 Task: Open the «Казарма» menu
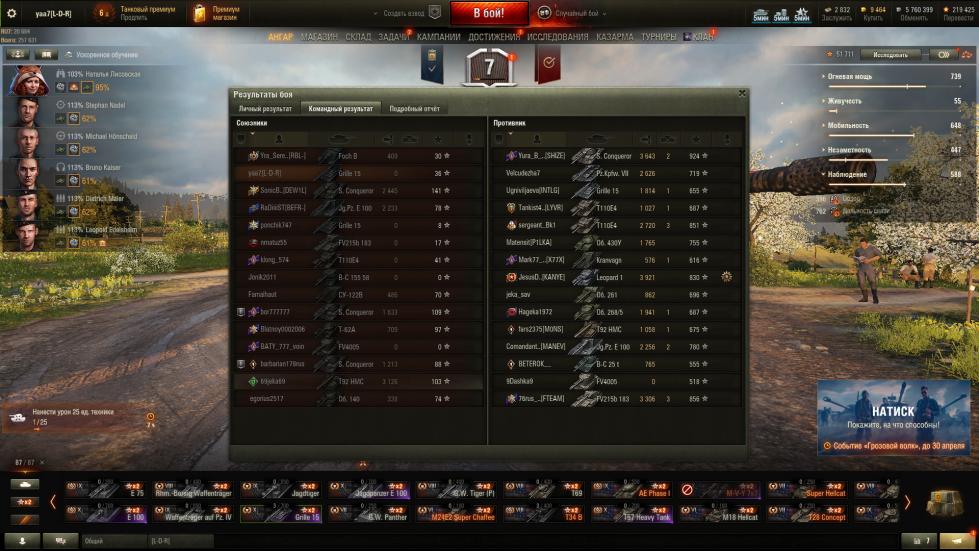pyautogui.click(x=615, y=37)
